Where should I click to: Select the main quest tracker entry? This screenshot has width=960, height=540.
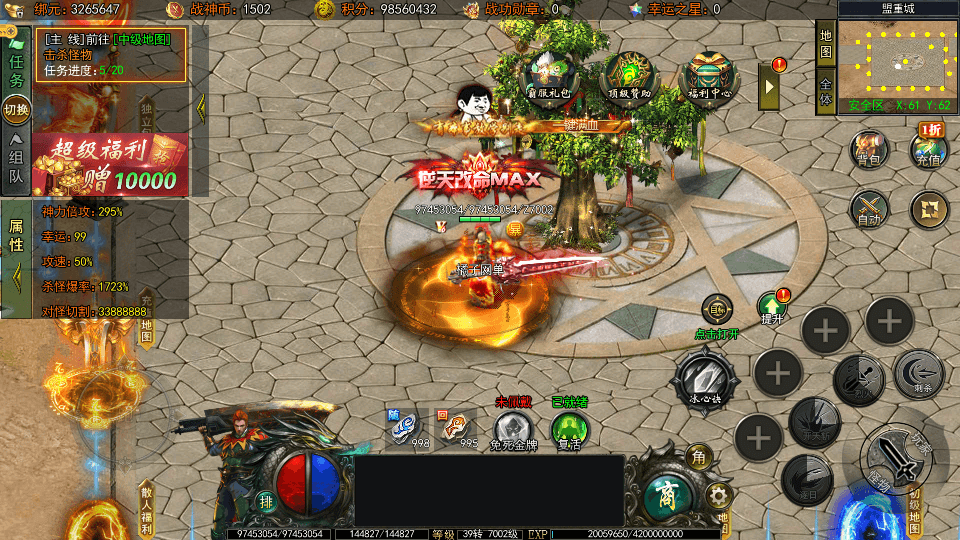[112, 54]
